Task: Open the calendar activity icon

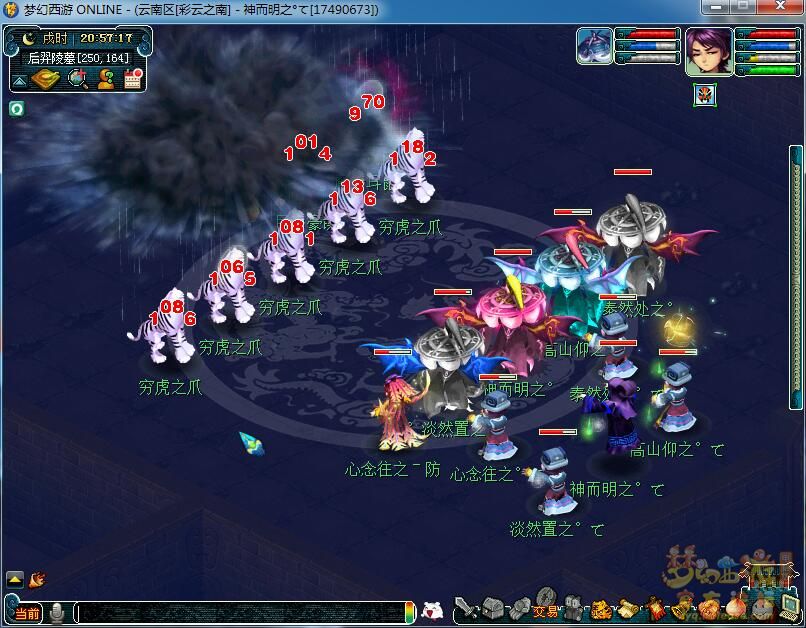Action: tap(133, 80)
